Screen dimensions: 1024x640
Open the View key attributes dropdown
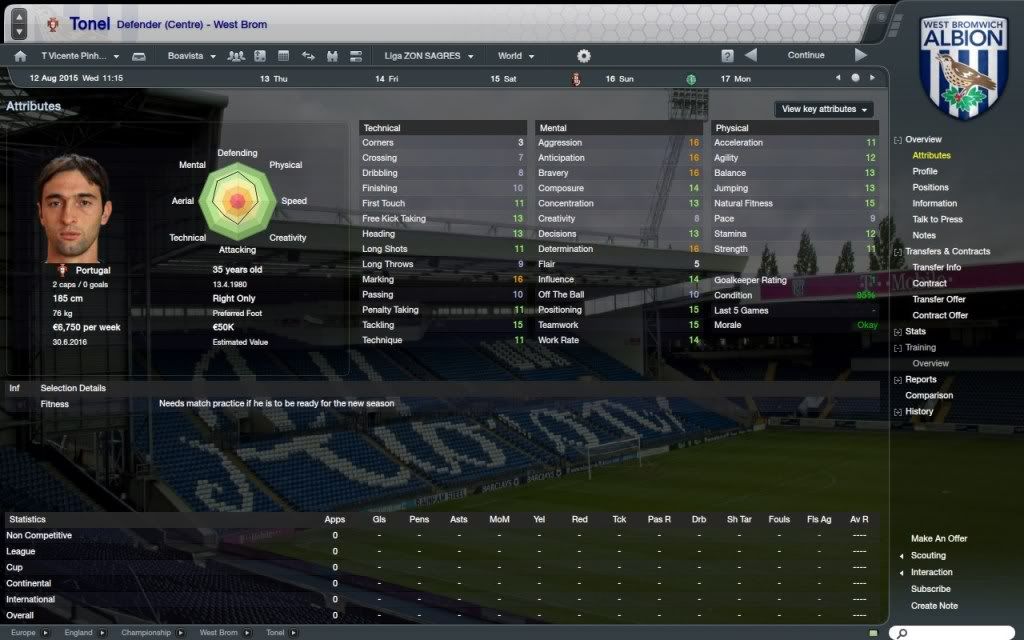pyautogui.click(x=824, y=109)
